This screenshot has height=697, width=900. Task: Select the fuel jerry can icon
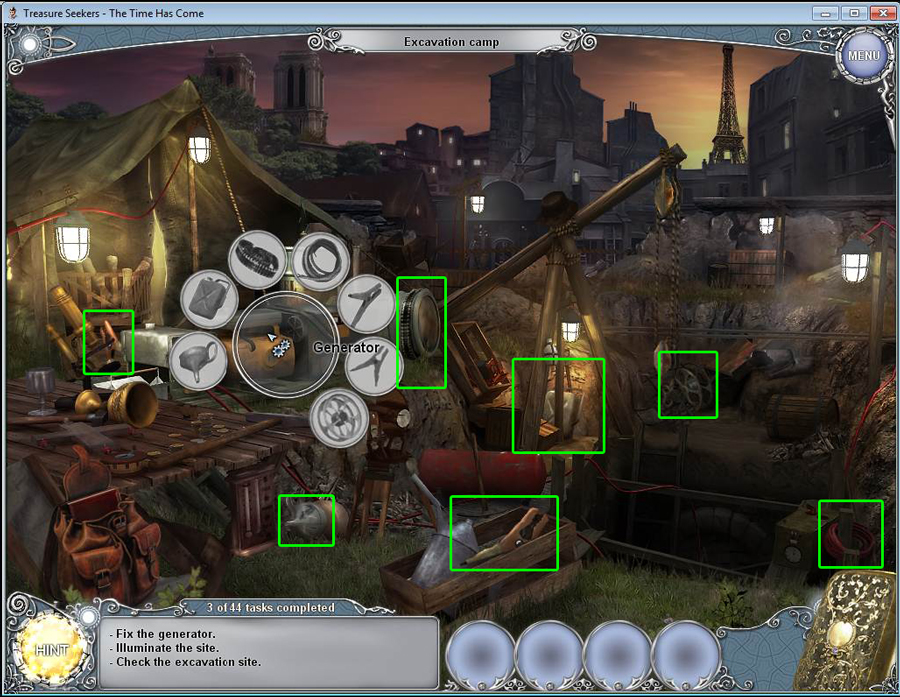click(x=208, y=299)
